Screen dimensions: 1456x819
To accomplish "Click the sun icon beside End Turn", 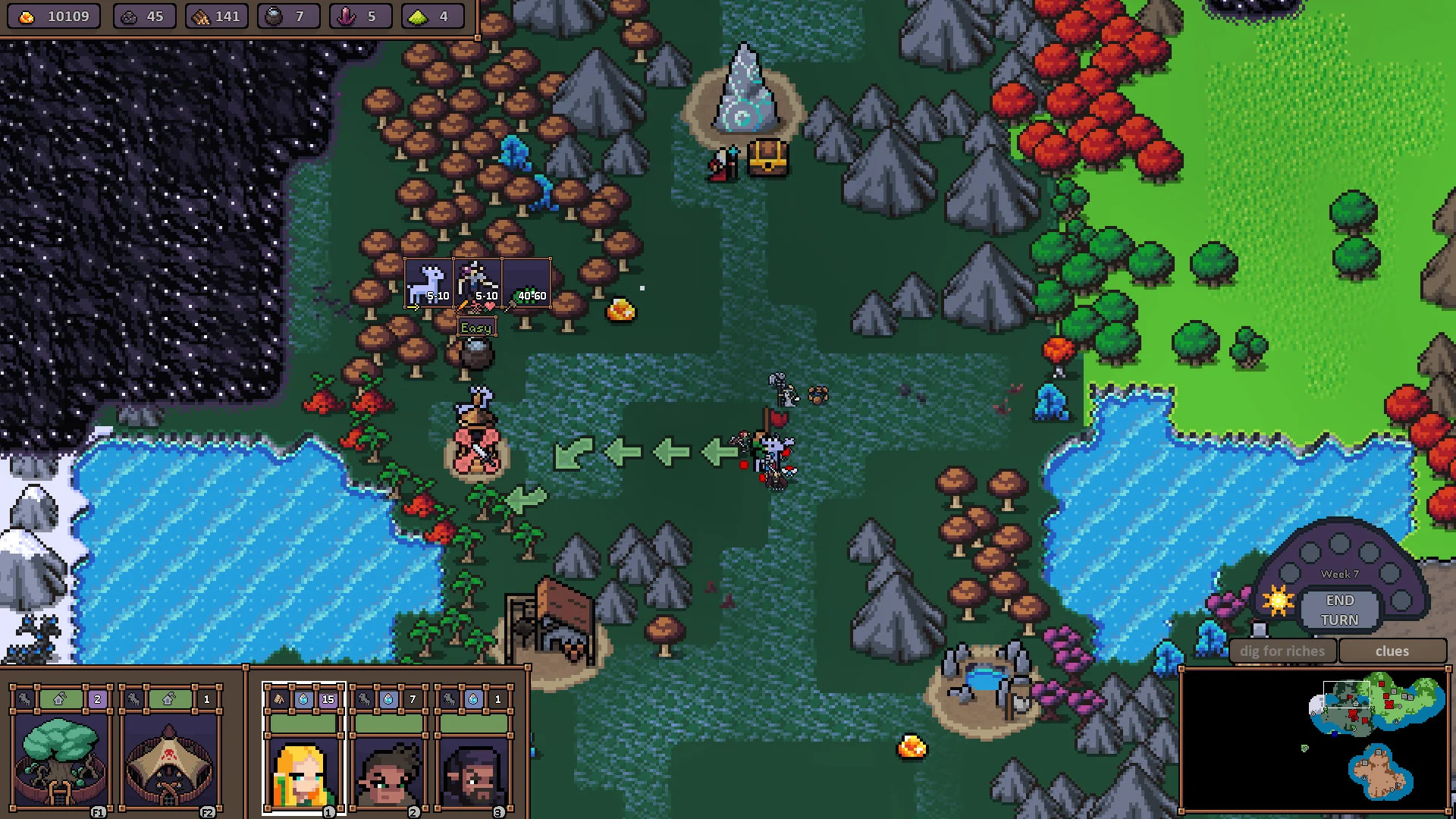I will [x=1279, y=600].
